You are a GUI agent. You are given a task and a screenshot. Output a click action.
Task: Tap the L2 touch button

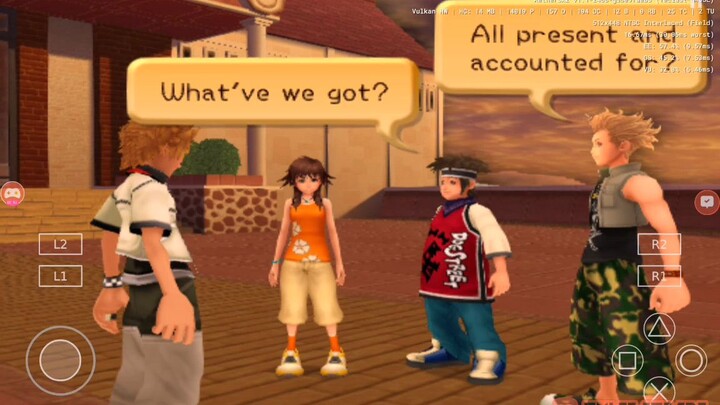coord(60,243)
